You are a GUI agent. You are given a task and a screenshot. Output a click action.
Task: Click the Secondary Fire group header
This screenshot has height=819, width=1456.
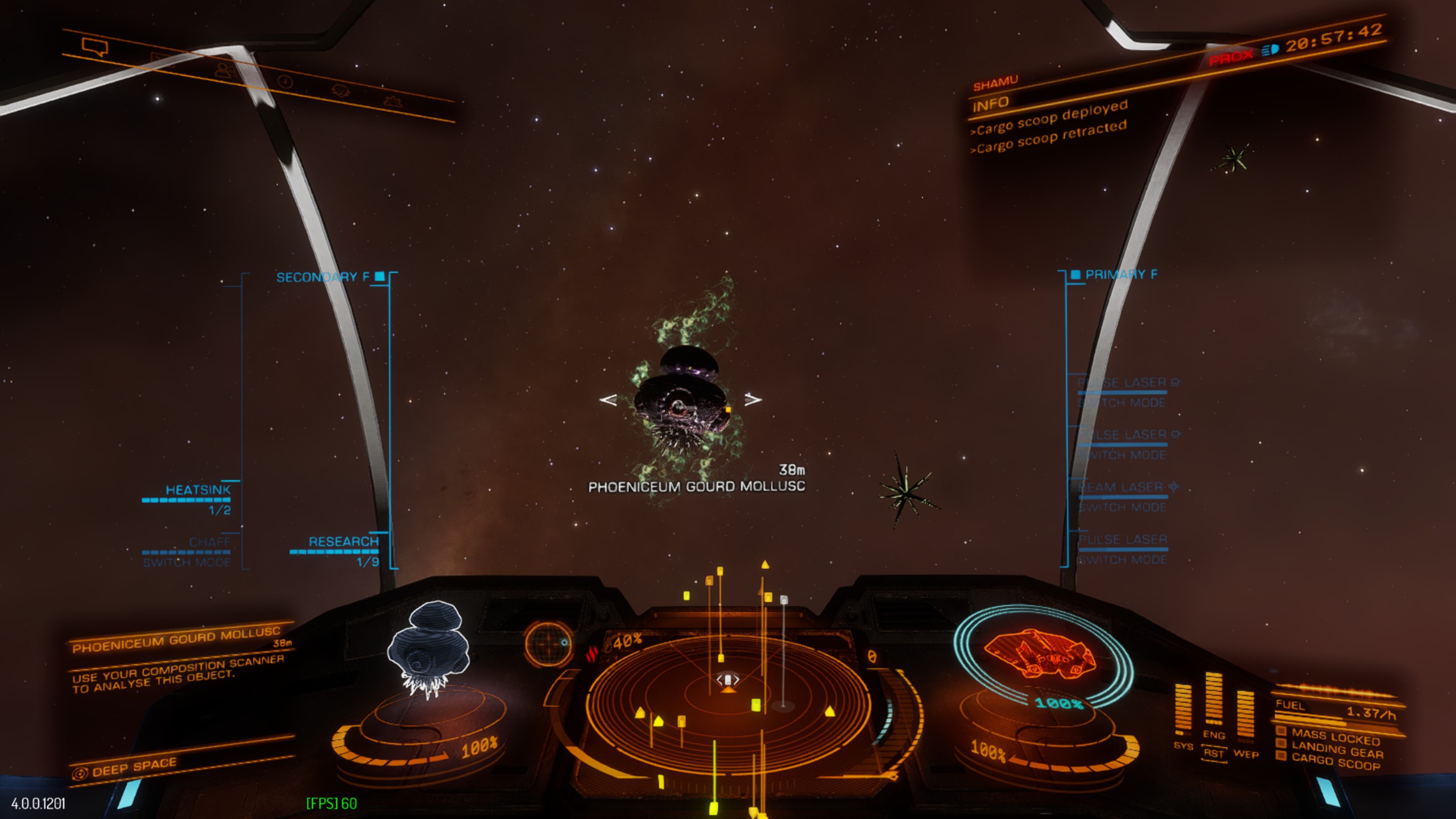(x=322, y=277)
